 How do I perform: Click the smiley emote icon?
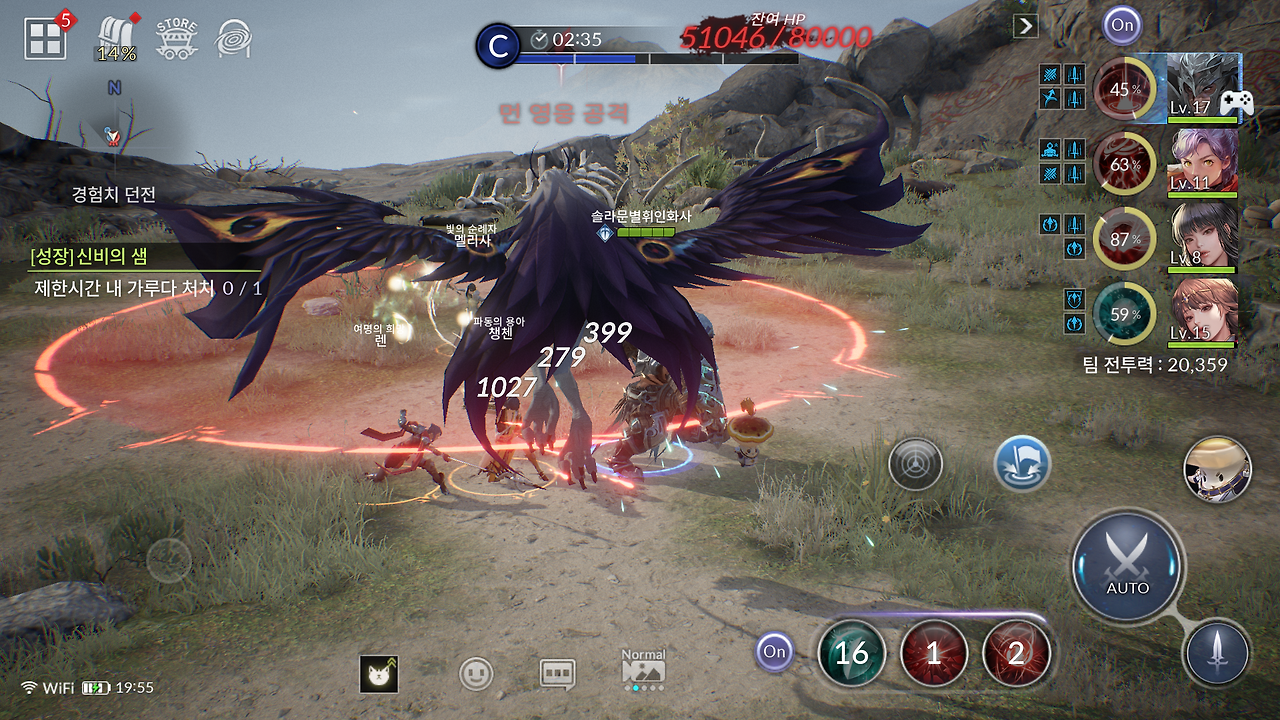pos(478,675)
